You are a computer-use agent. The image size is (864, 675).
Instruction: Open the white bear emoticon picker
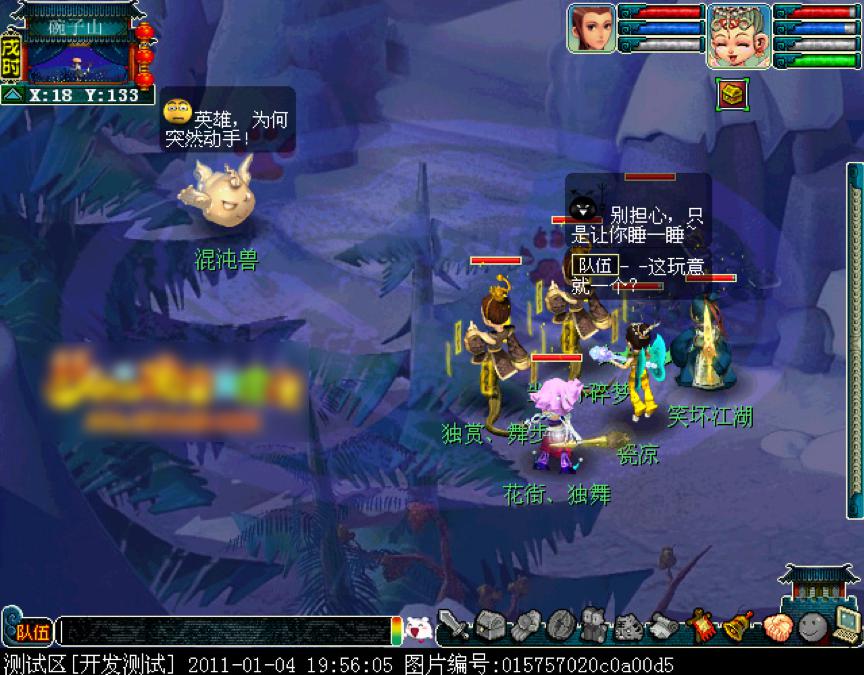pos(417,629)
